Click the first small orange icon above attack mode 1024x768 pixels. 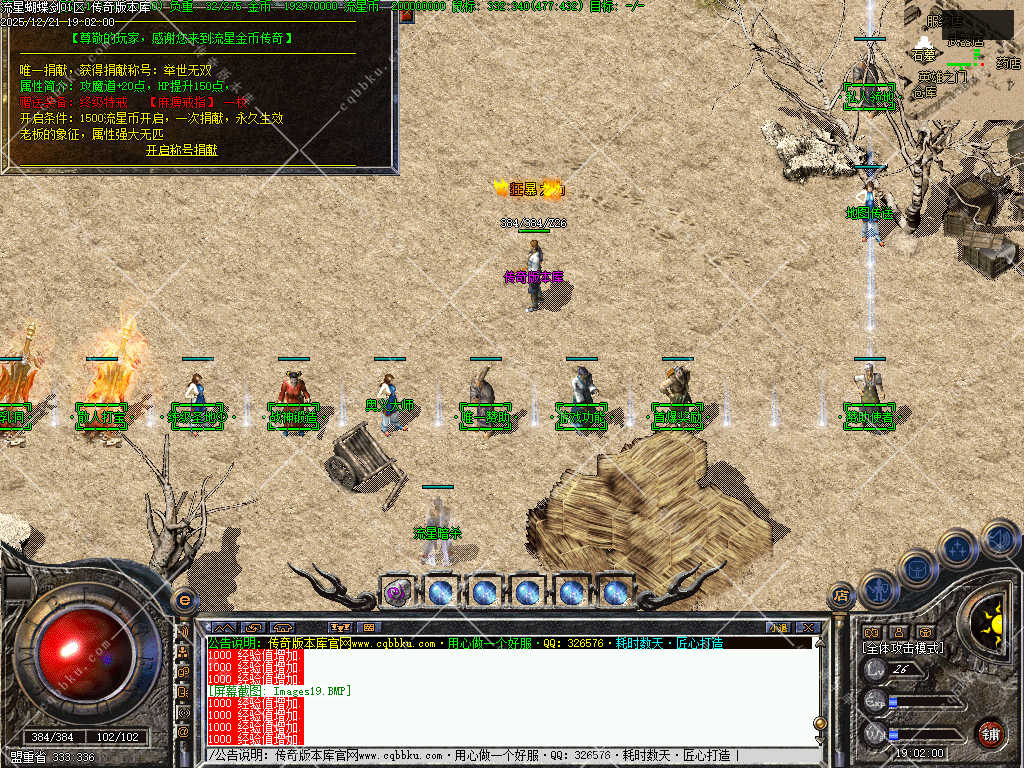click(x=871, y=632)
